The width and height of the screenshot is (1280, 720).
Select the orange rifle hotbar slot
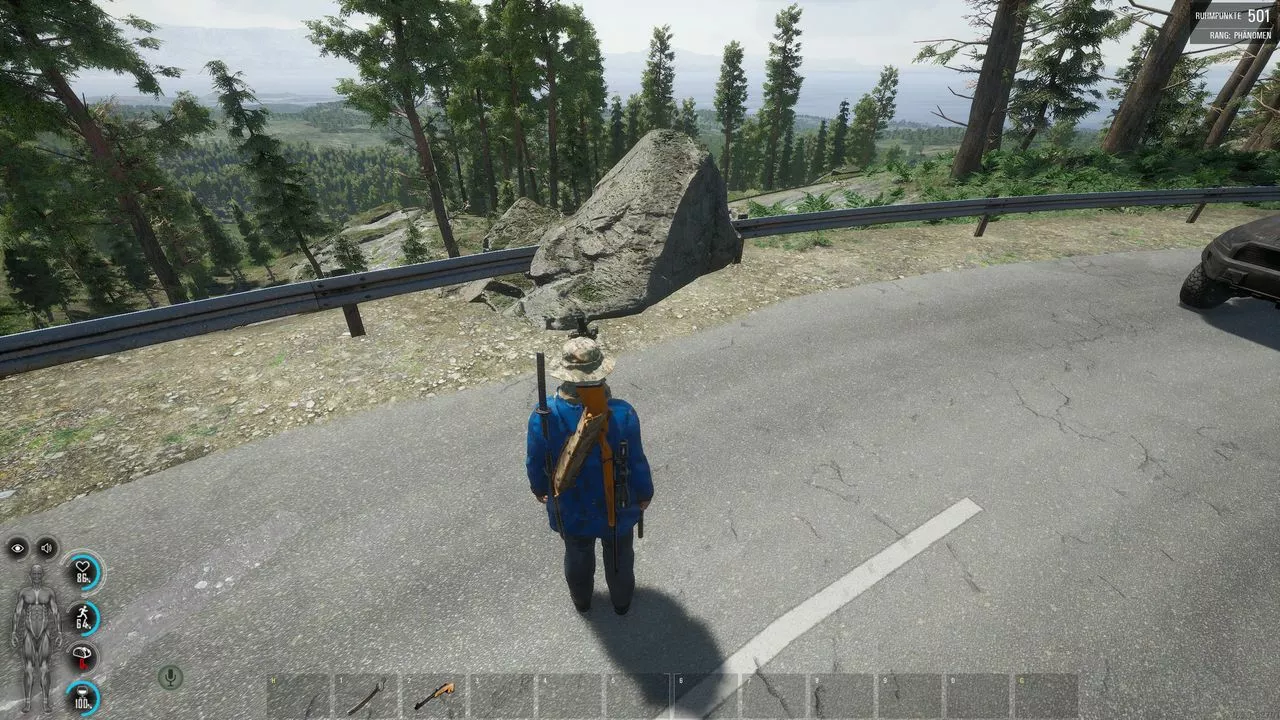tap(434, 695)
